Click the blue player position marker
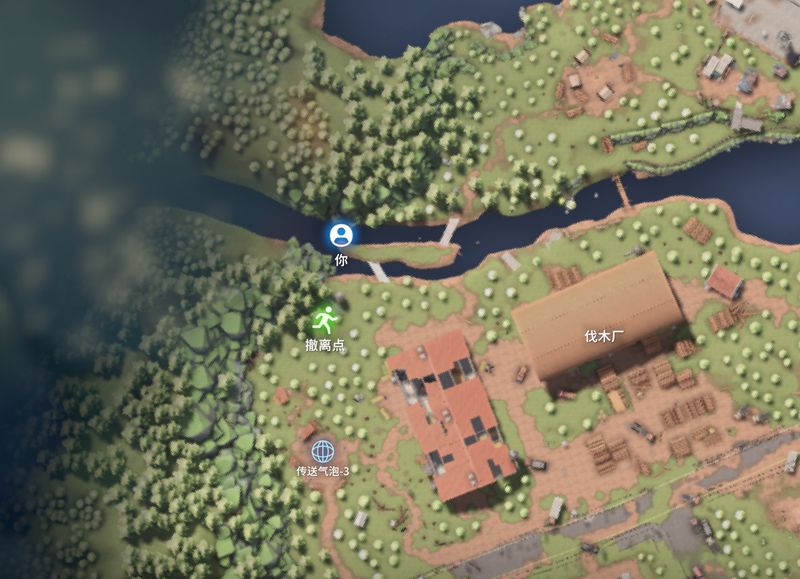Image resolution: width=800 pixels, height=579 pixels. point(341,235)
